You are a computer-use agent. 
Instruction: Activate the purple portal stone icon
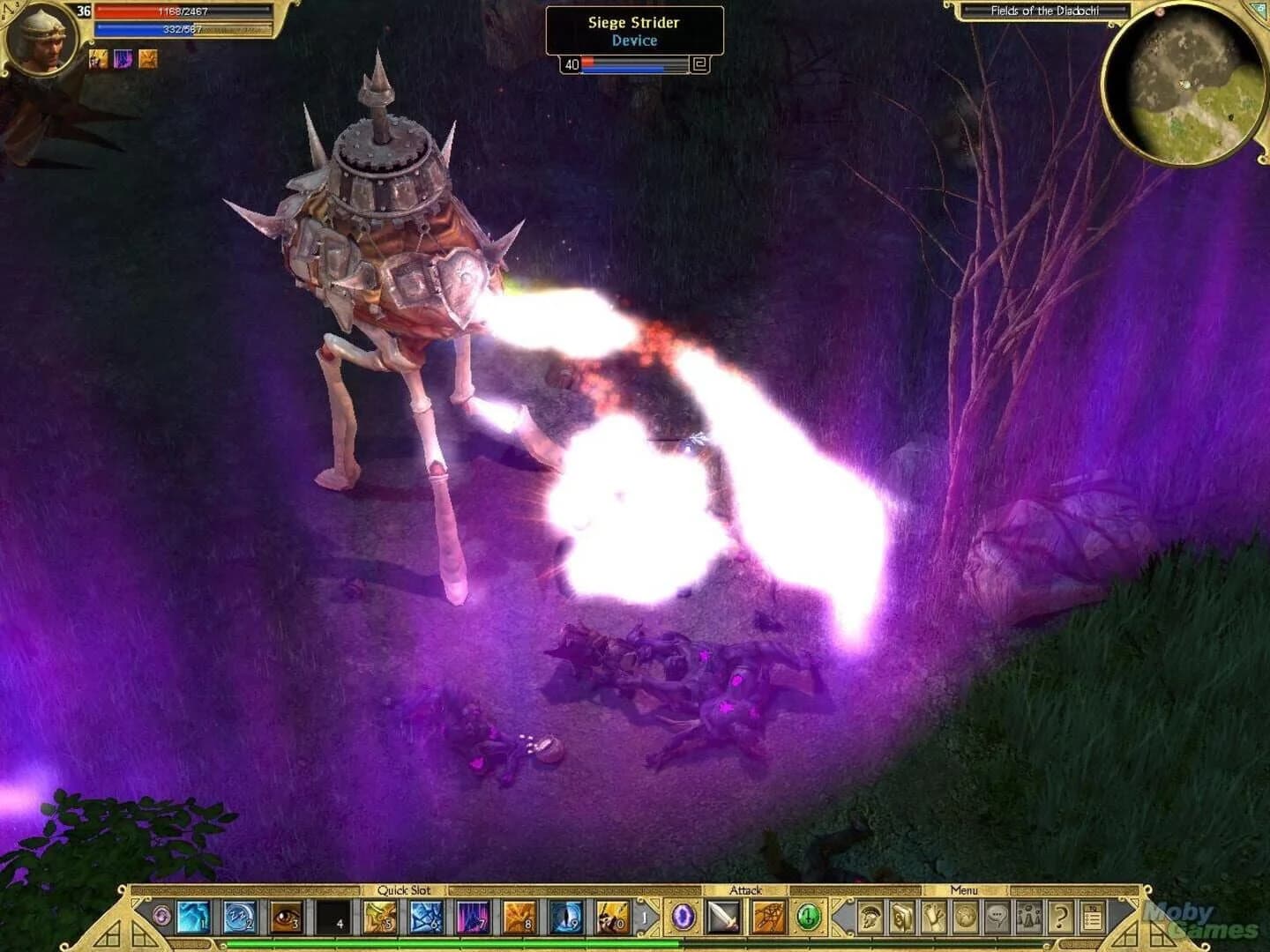[684, 918]
